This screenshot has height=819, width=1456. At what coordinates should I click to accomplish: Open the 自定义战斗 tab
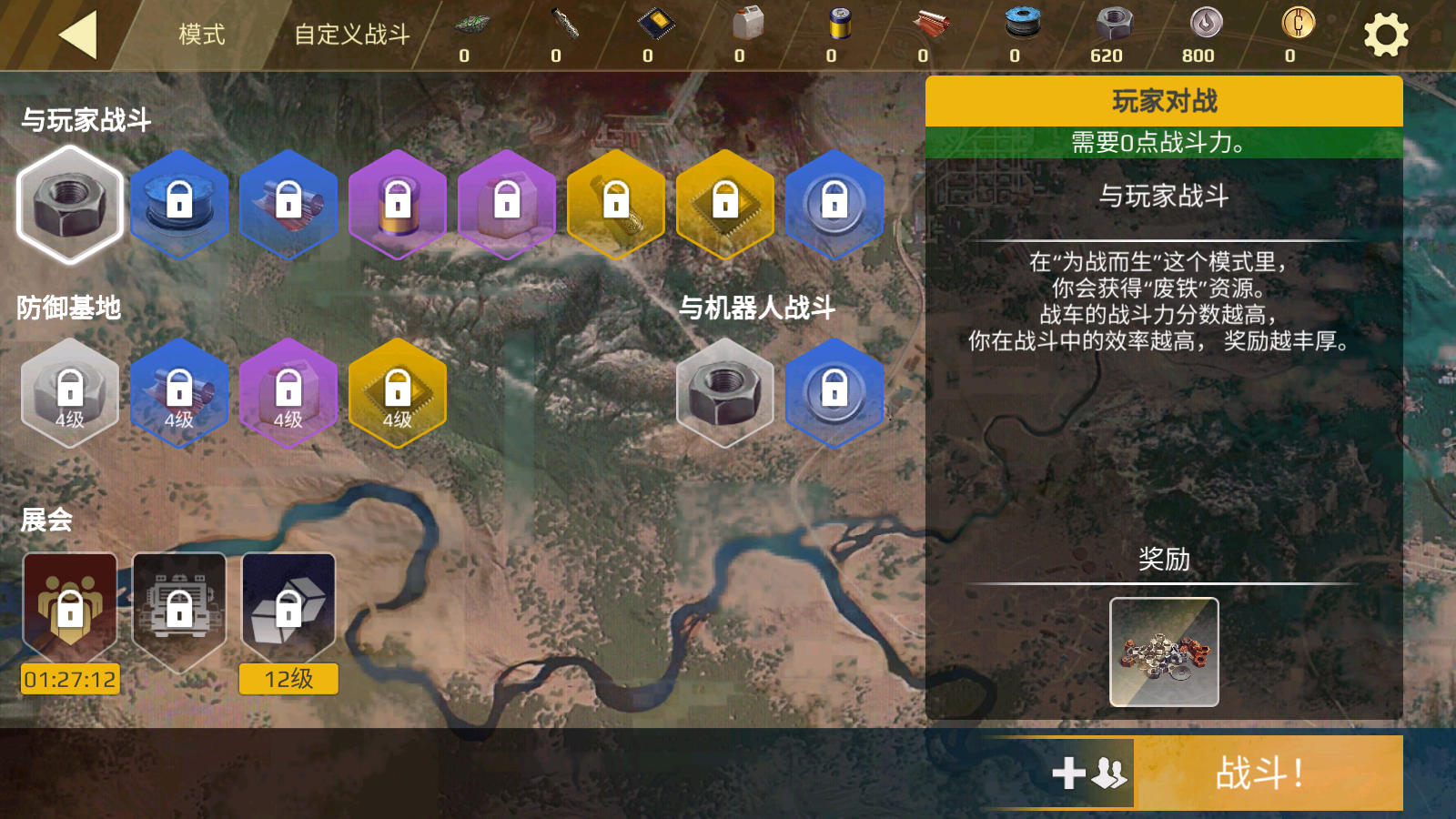[x=351, y=35]
